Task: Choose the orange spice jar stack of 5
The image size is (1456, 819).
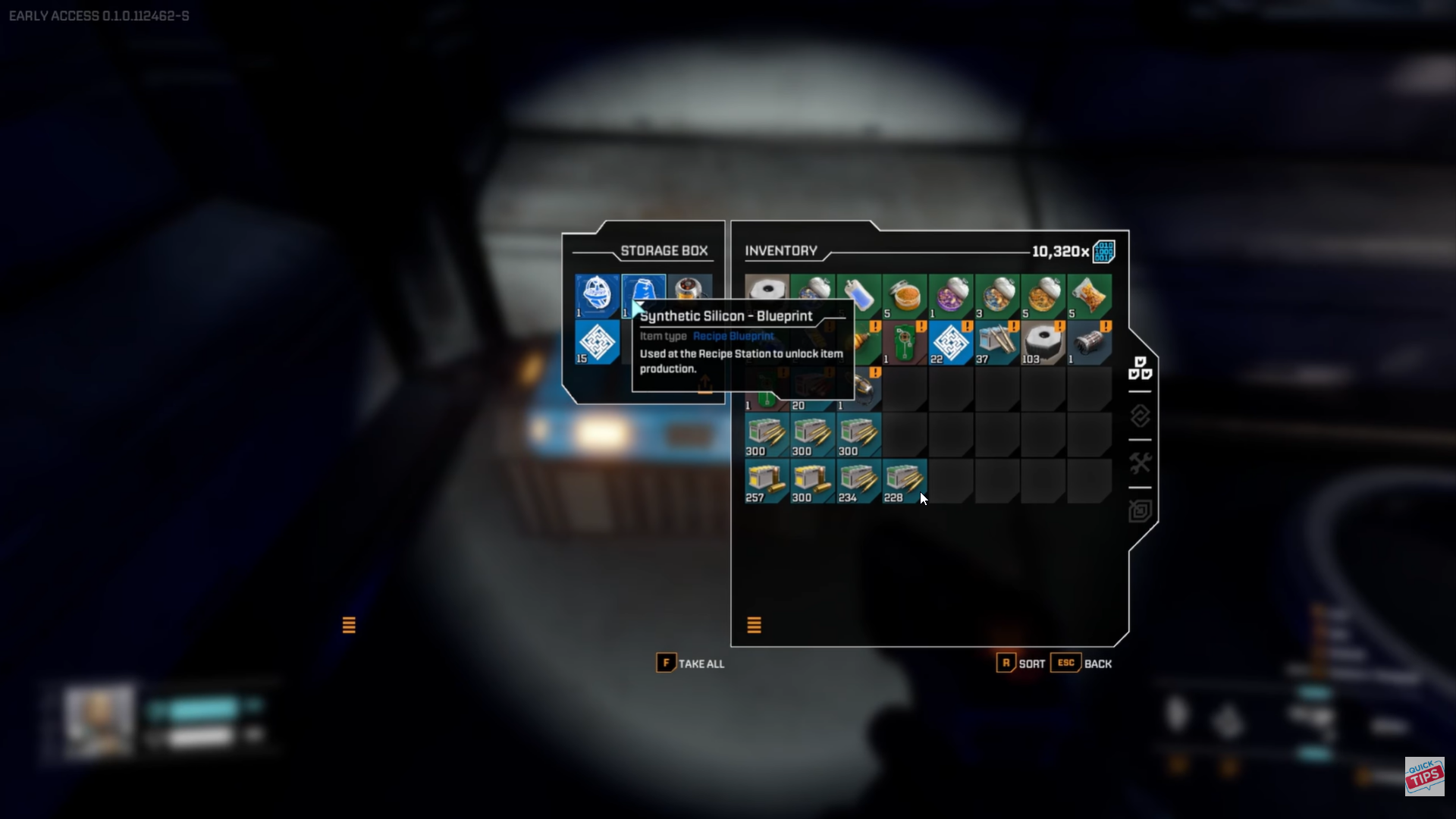Action: 905,297
